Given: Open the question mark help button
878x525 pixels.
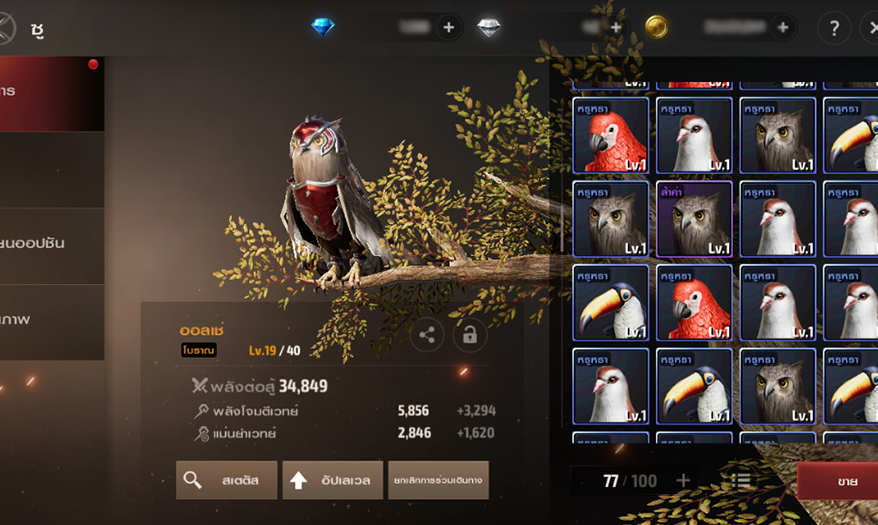Looking at the screenshot, I should pyautogui.click(x=833, y=28).
